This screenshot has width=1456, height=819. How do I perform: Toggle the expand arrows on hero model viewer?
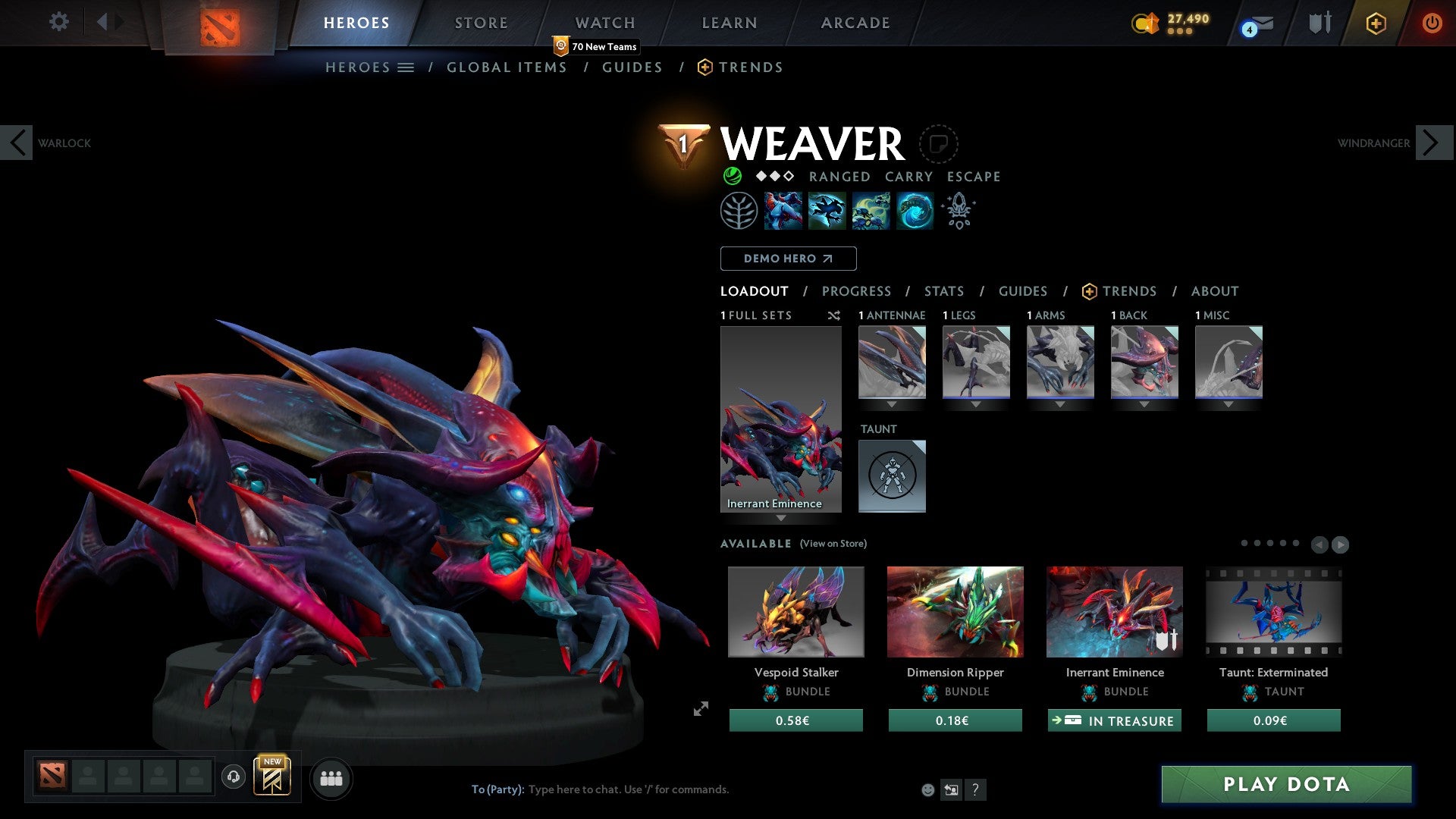click(700, 708)
